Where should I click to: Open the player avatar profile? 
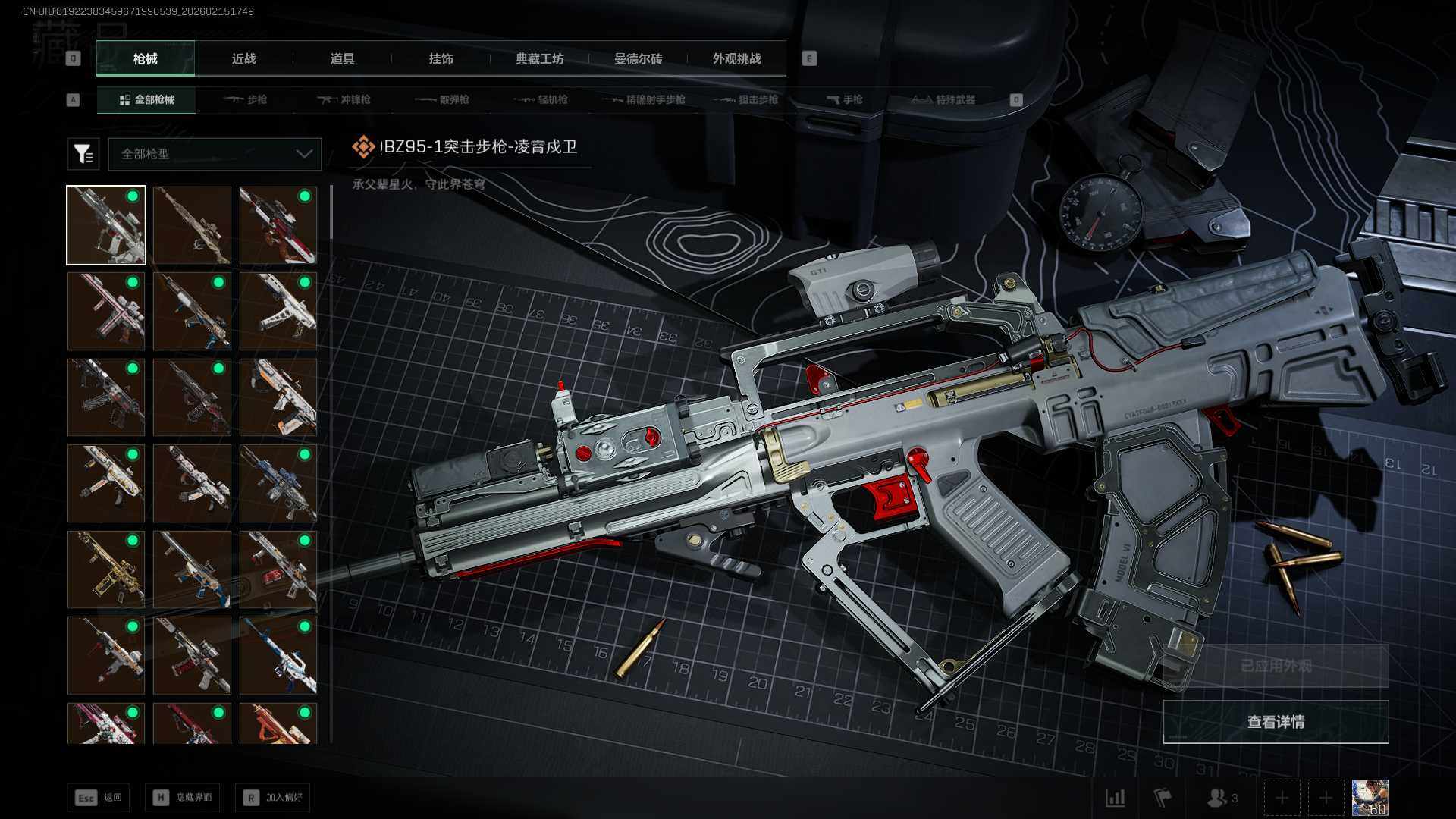[x=1370, y=798]
